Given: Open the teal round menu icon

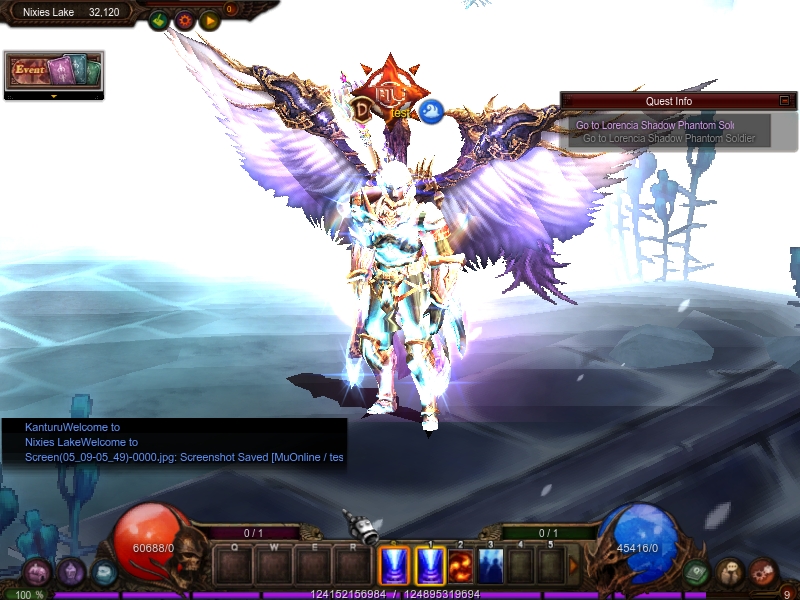Looking at the screenshot, I should pyautogui.click(x=103, y=572).
